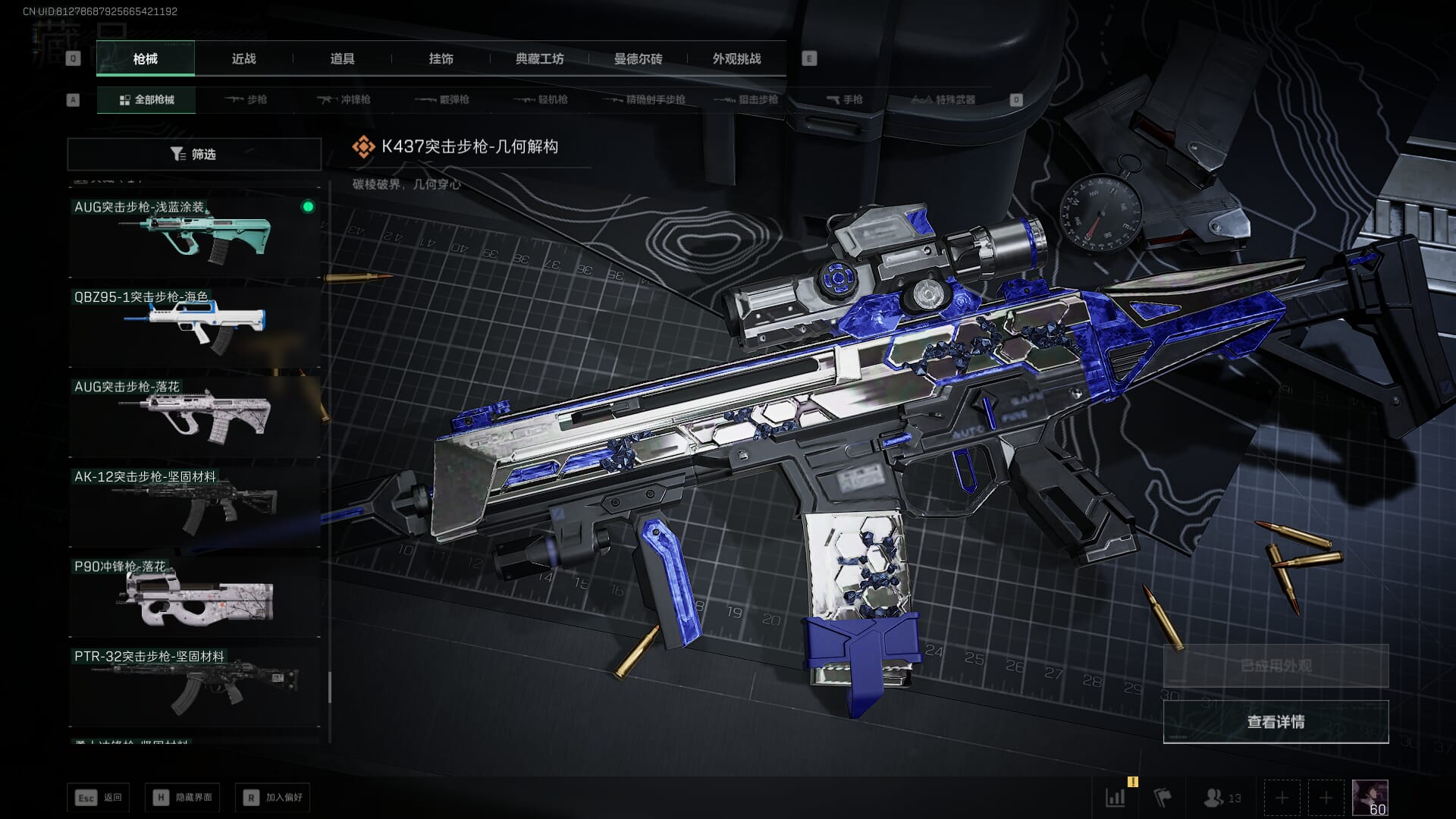Screen dimensions: 1456x819
Task: Switch to the 外观挑战 tab
Action: pyautogui.click(x=736, y=58)
